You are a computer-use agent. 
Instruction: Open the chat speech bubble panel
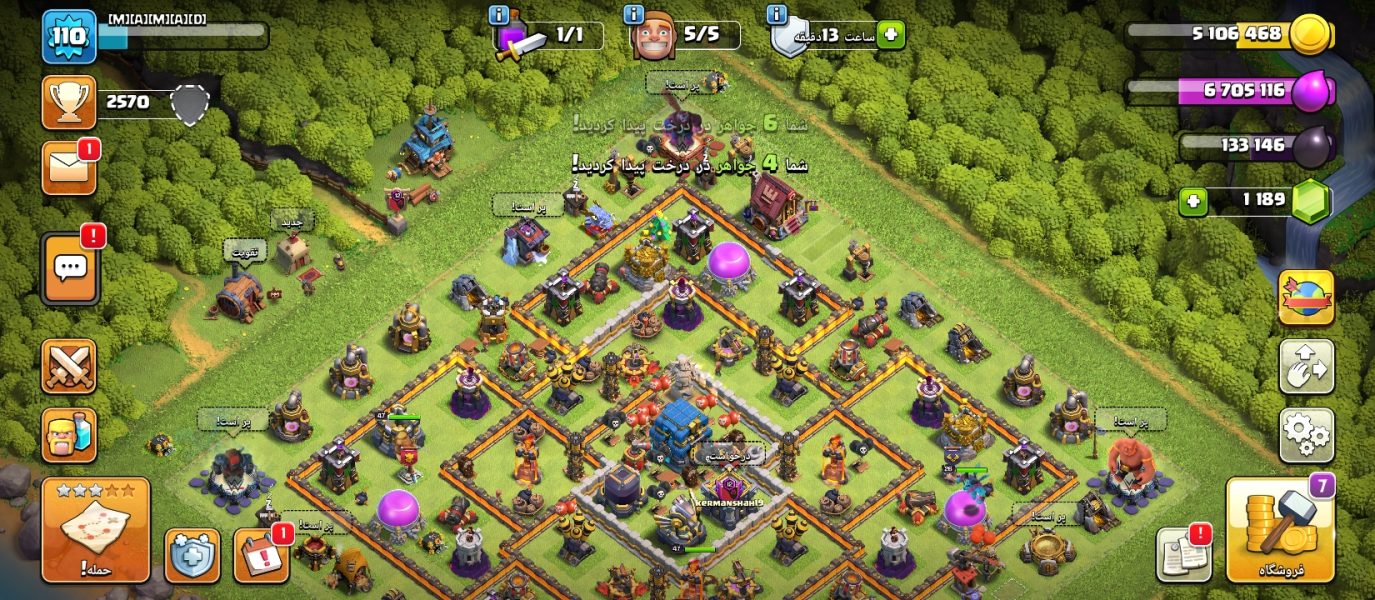70,268
